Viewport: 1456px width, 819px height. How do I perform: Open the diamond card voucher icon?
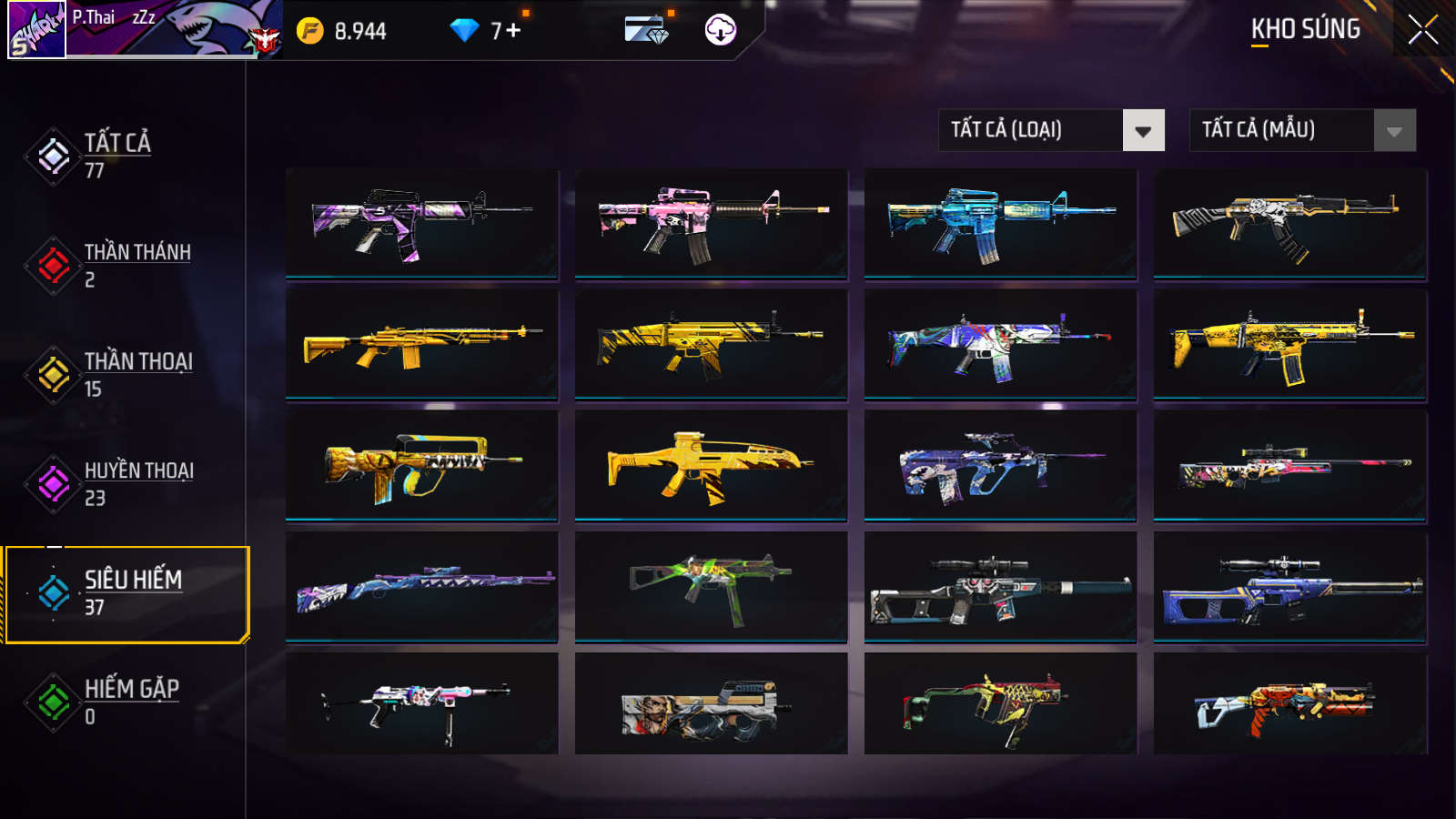646,30
